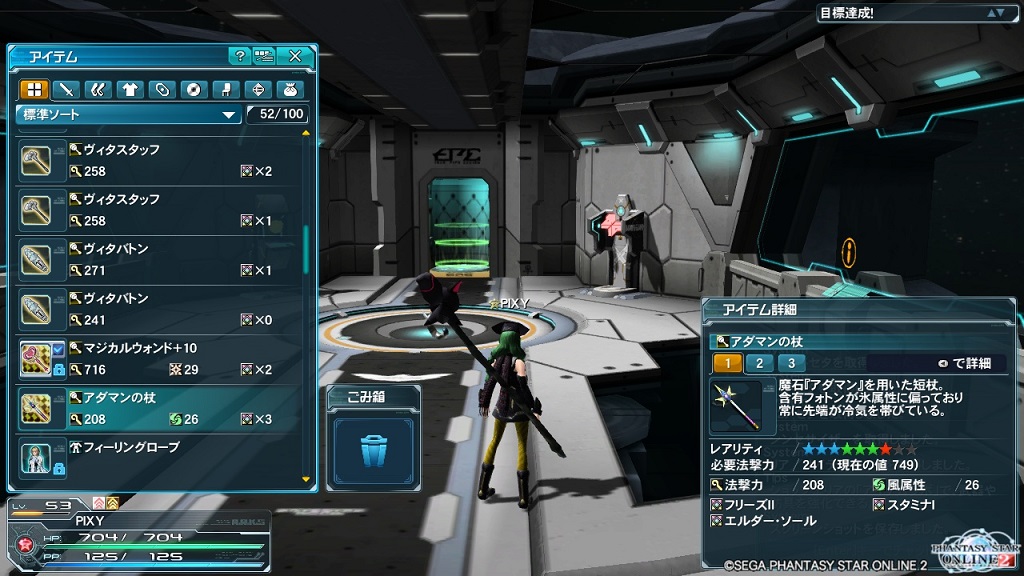Image resolution: width=1024 pixels, height=576 pixels.
Task: Close the アイテム inventory window
Action: point(295,56)
